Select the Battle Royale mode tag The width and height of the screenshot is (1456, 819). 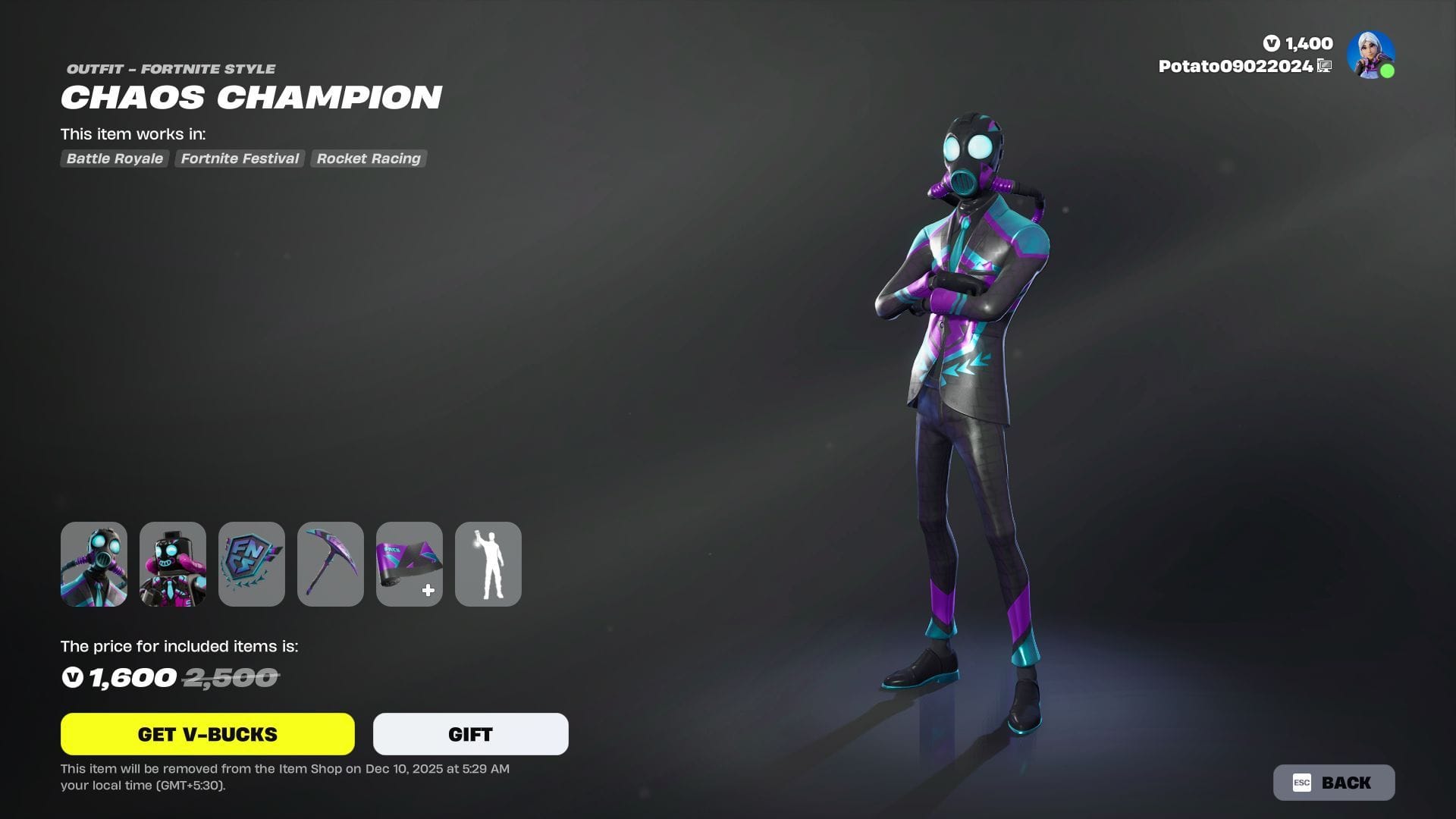pos(114,158)
